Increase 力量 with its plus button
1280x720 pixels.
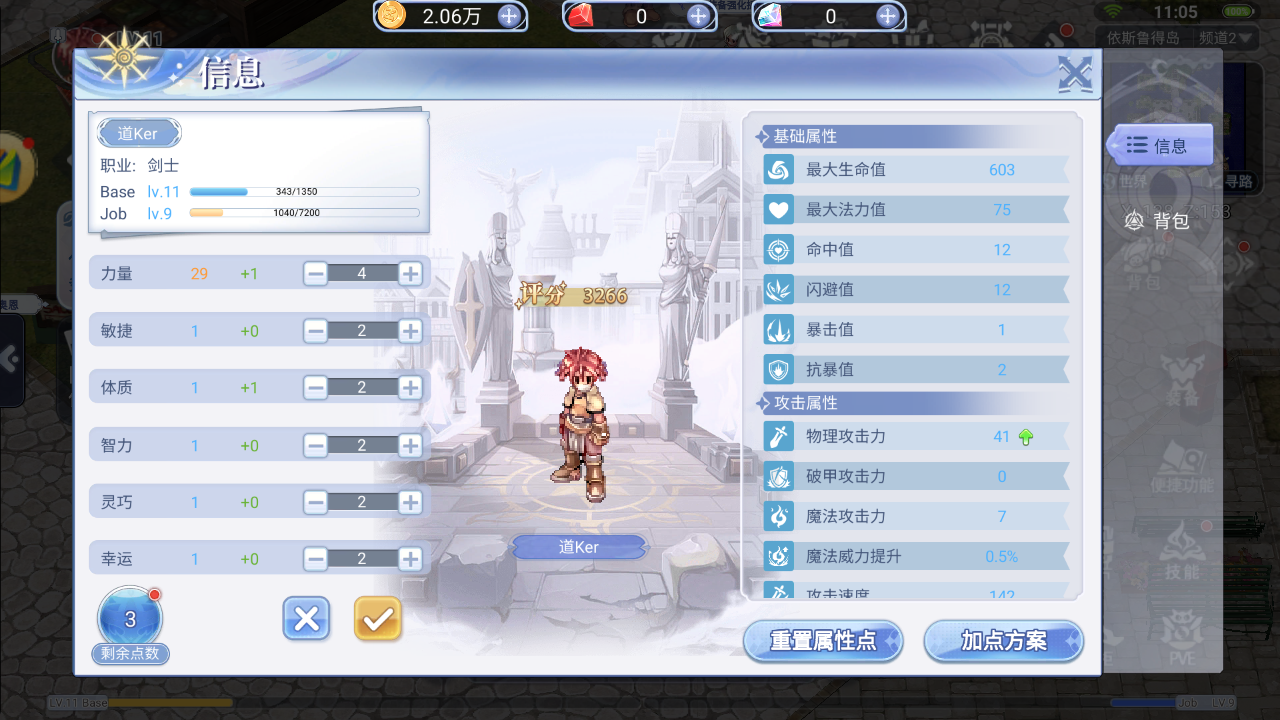tap(409, 272)
